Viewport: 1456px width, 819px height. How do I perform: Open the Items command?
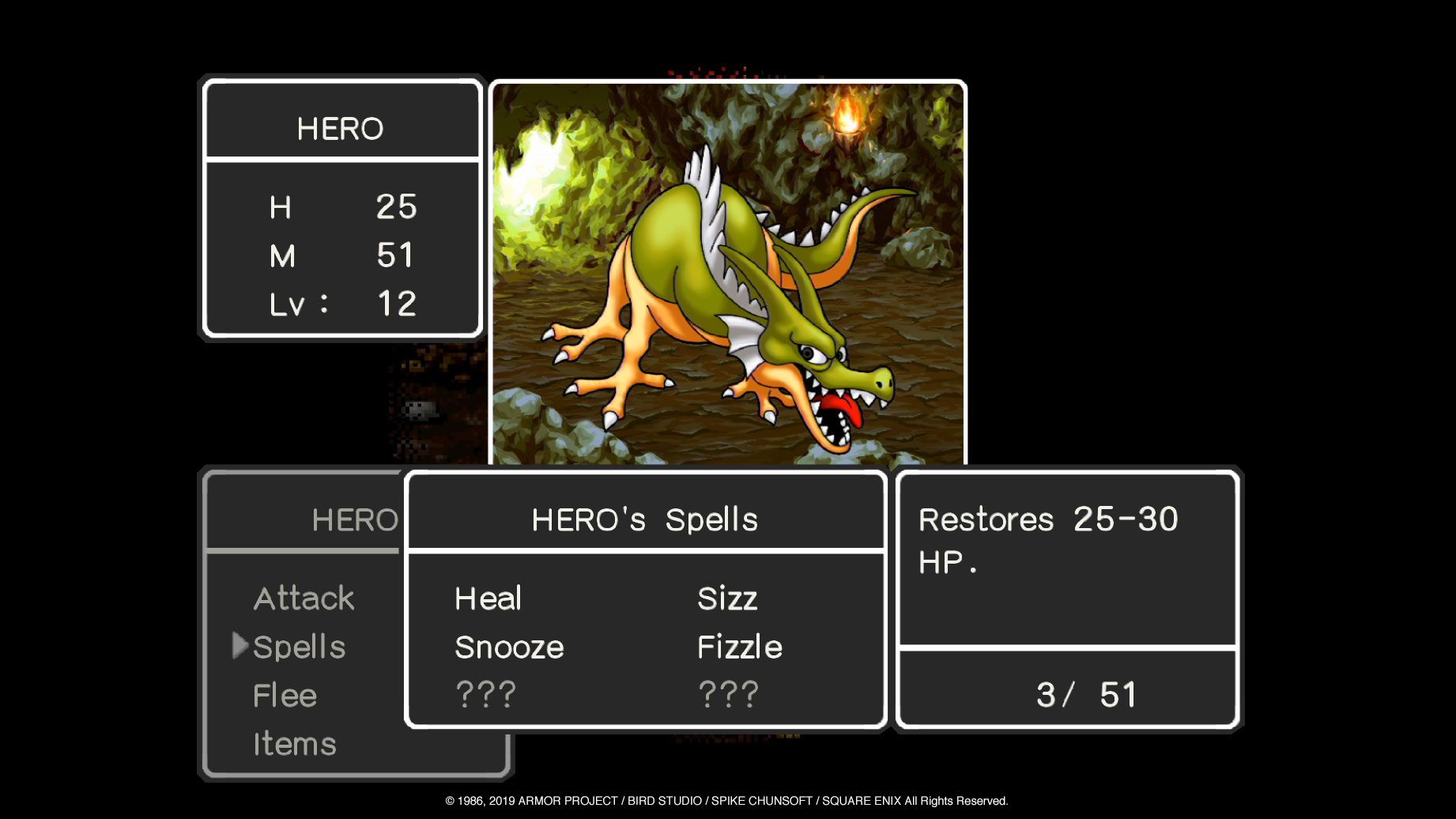(x=294, y=744)
